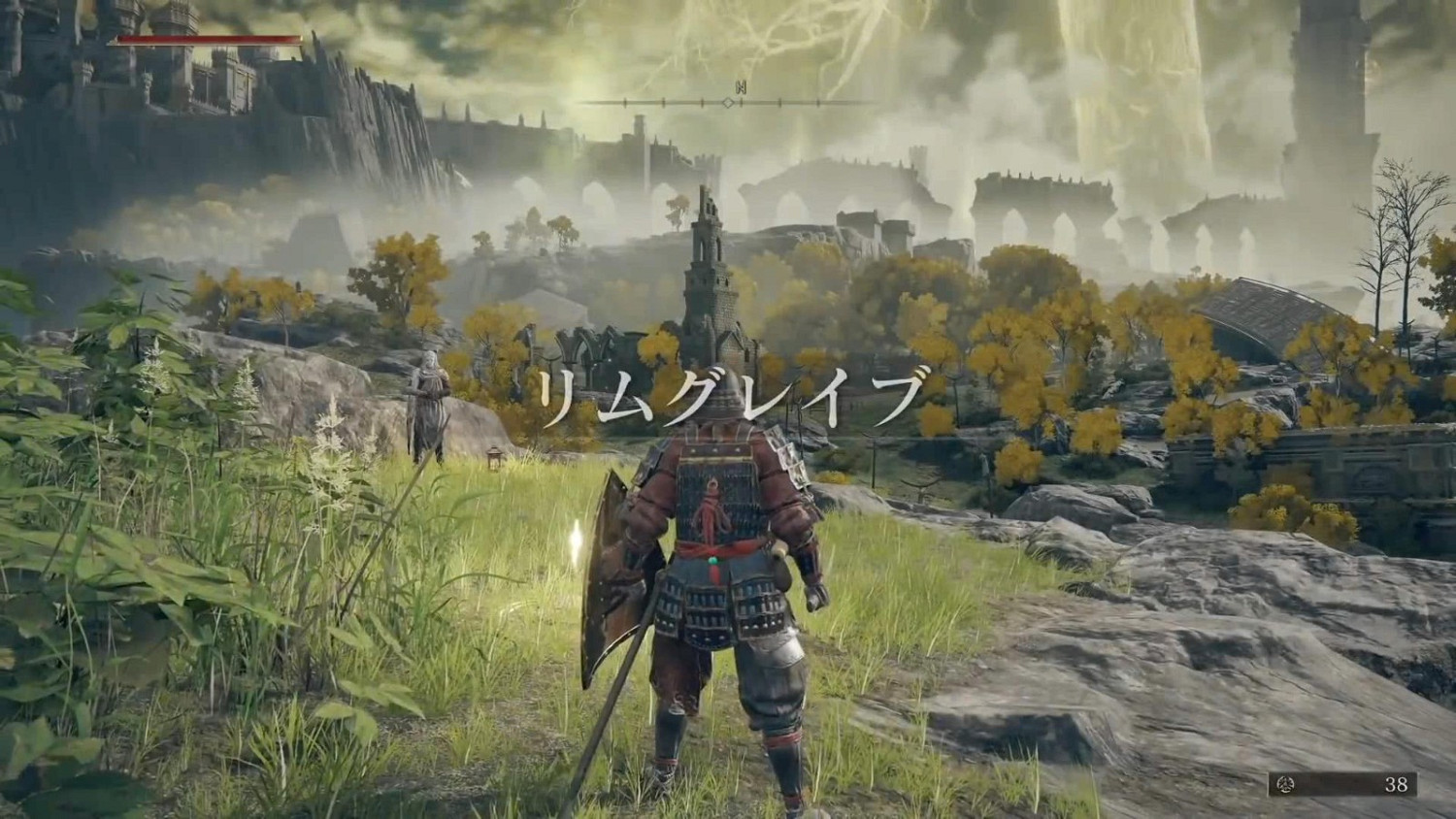Click the red tassel on the character's armor
The width and height of the screenshot is (1456, 819).
711,505
